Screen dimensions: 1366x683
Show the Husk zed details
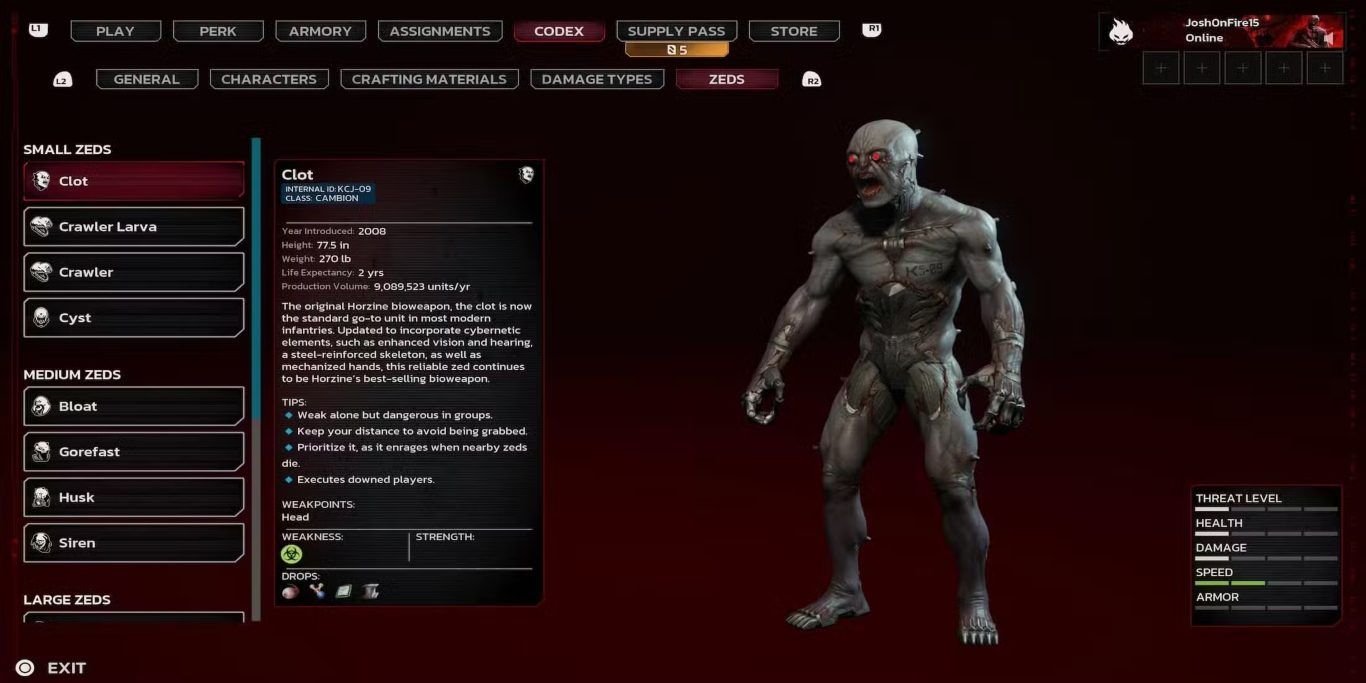[x=134, y=497]
